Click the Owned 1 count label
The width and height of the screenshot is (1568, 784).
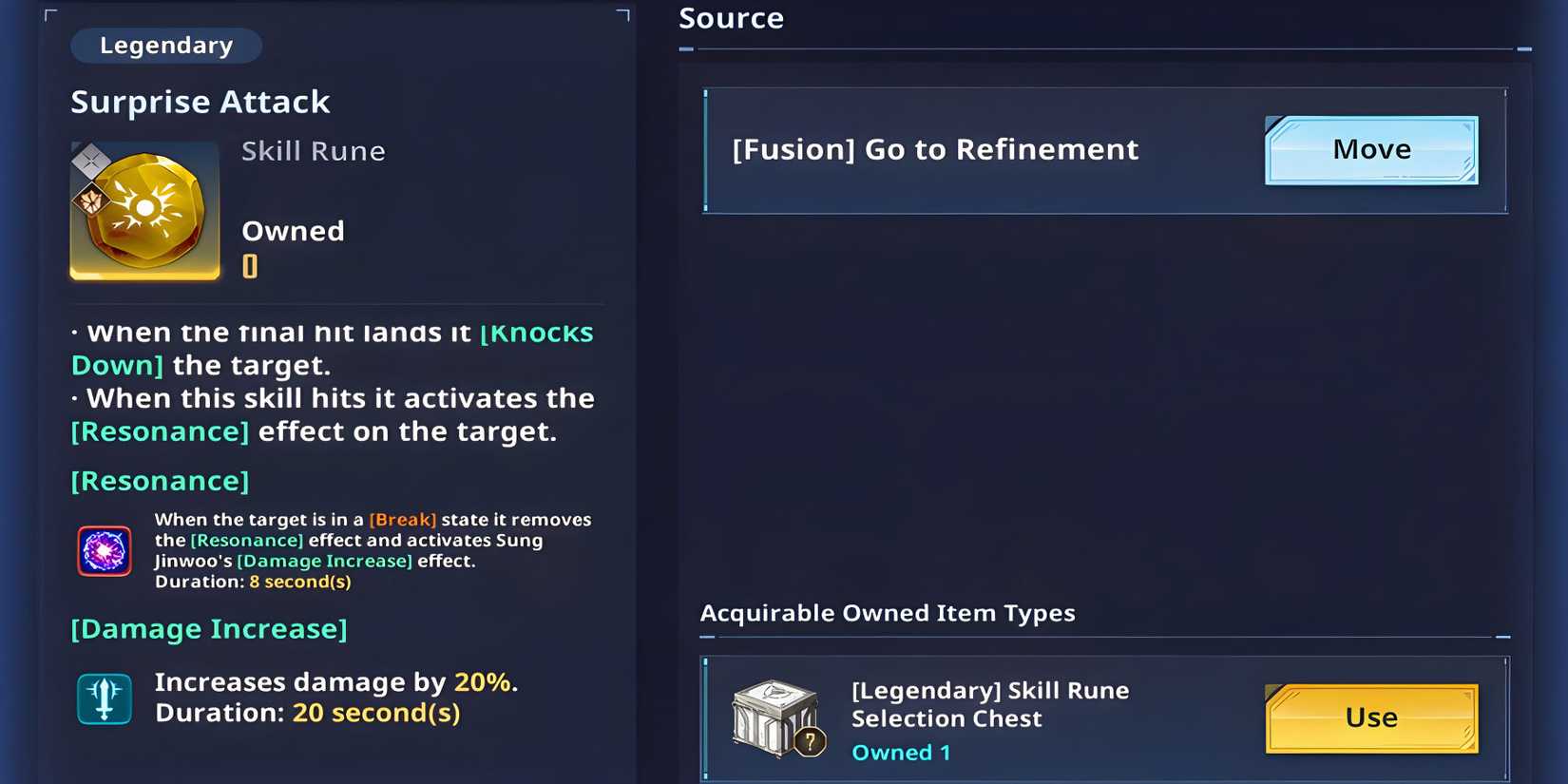pyautogui.click(x=900, y=752)
